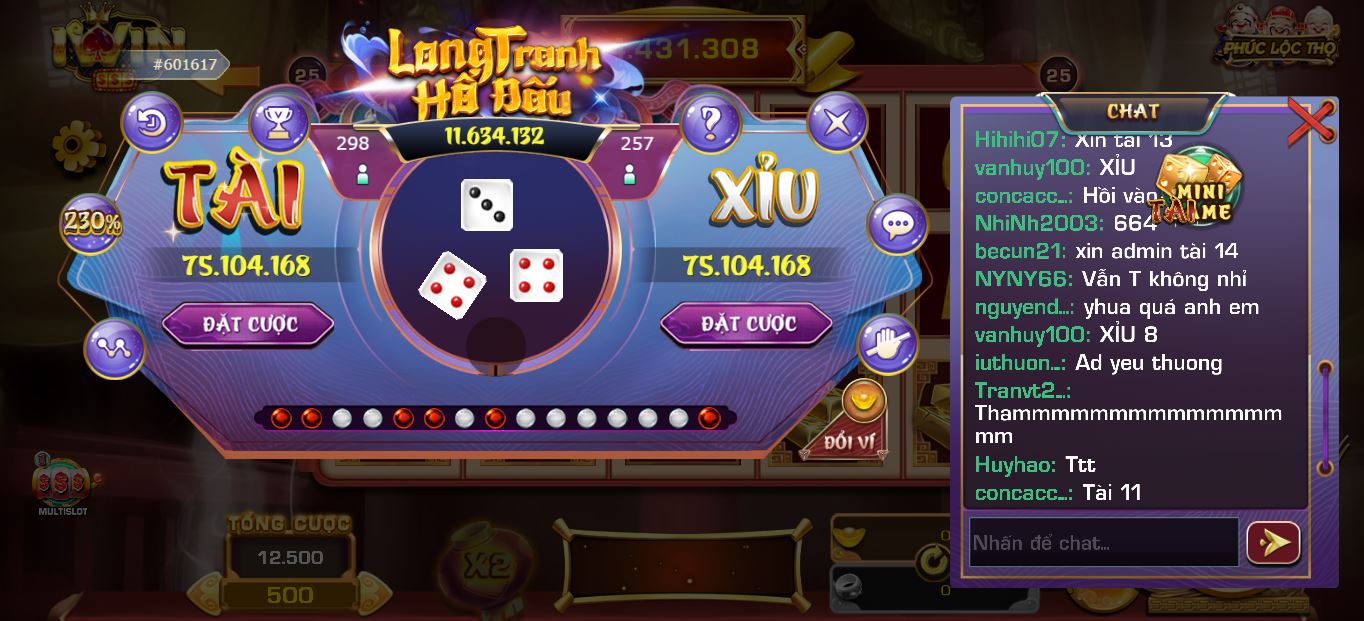Open the Mini Game dice icon
Screen dimensions: 1364x621
[1196, 186]
